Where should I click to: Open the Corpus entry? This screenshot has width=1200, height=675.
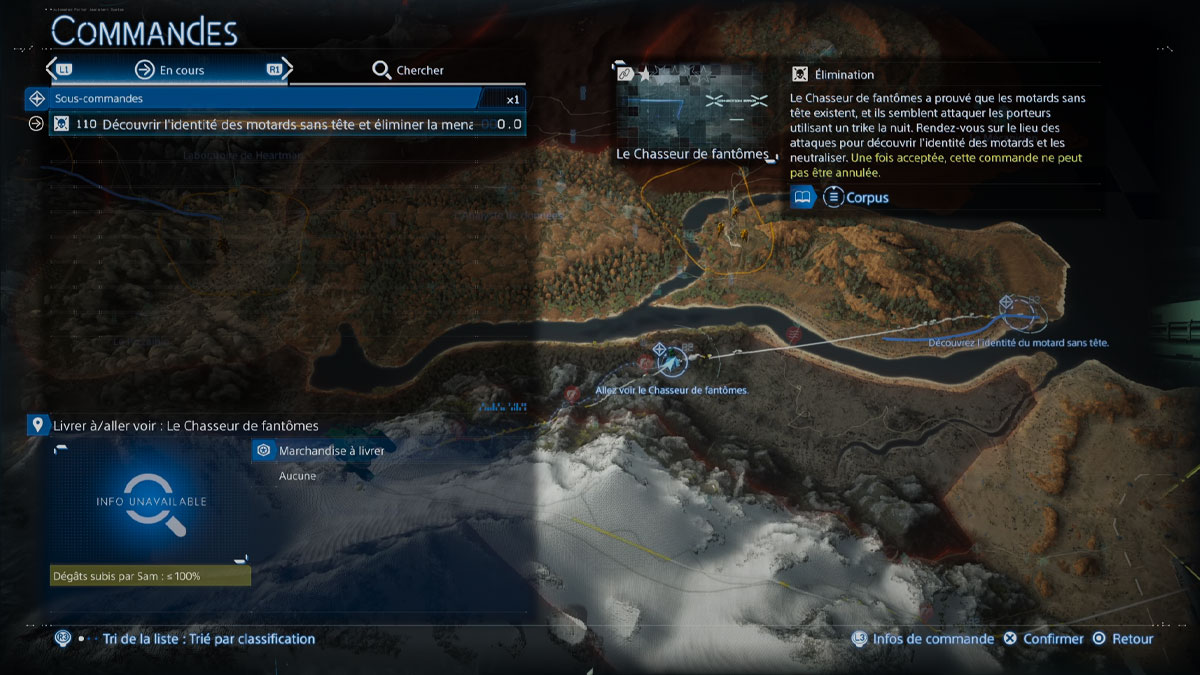(855, 198)
